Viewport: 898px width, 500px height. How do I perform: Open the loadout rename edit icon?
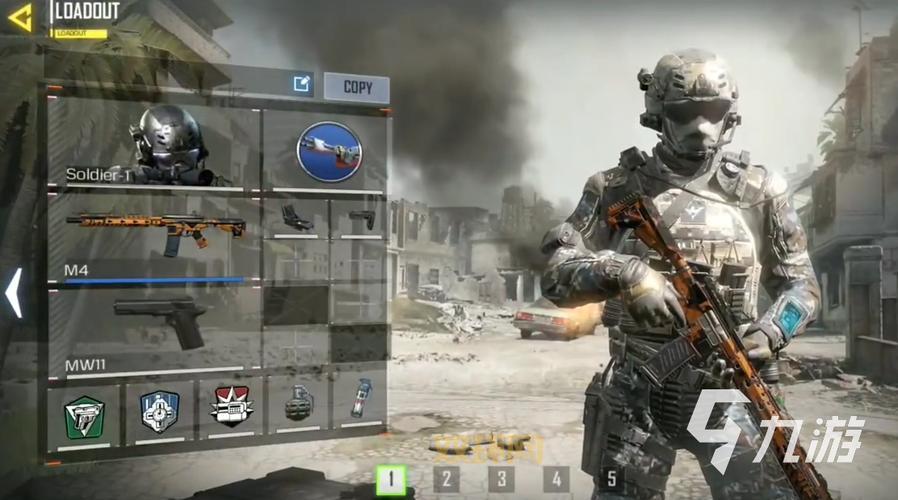(x=302, y=86)
